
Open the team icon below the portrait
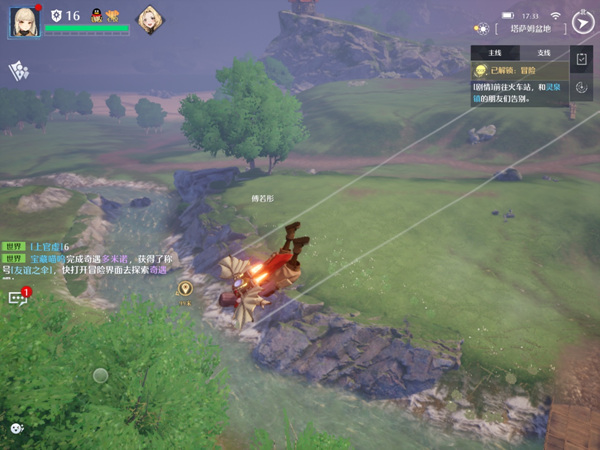click(x=19, y=70)
